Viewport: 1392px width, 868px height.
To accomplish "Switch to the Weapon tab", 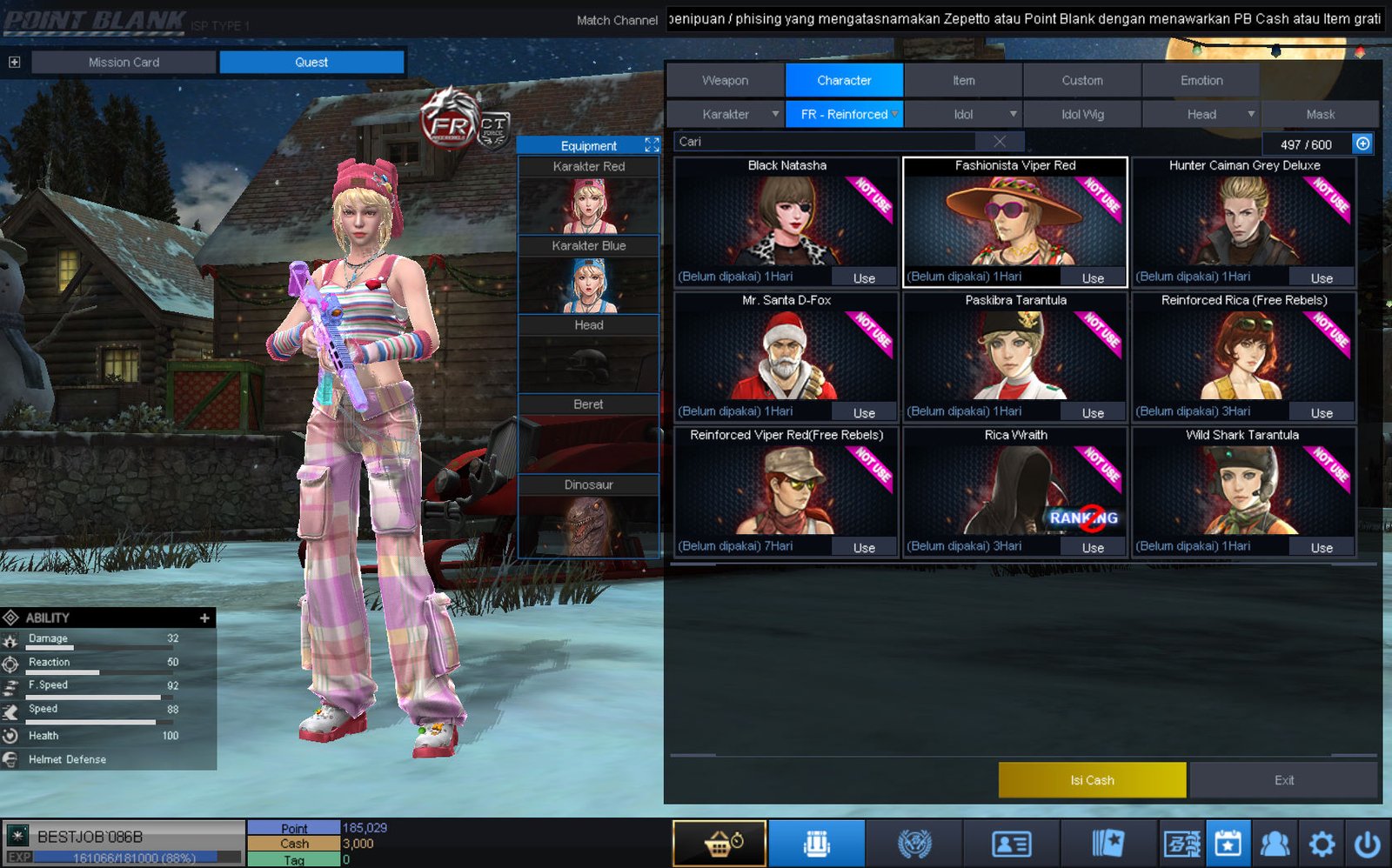I will (x=725, y=80).
